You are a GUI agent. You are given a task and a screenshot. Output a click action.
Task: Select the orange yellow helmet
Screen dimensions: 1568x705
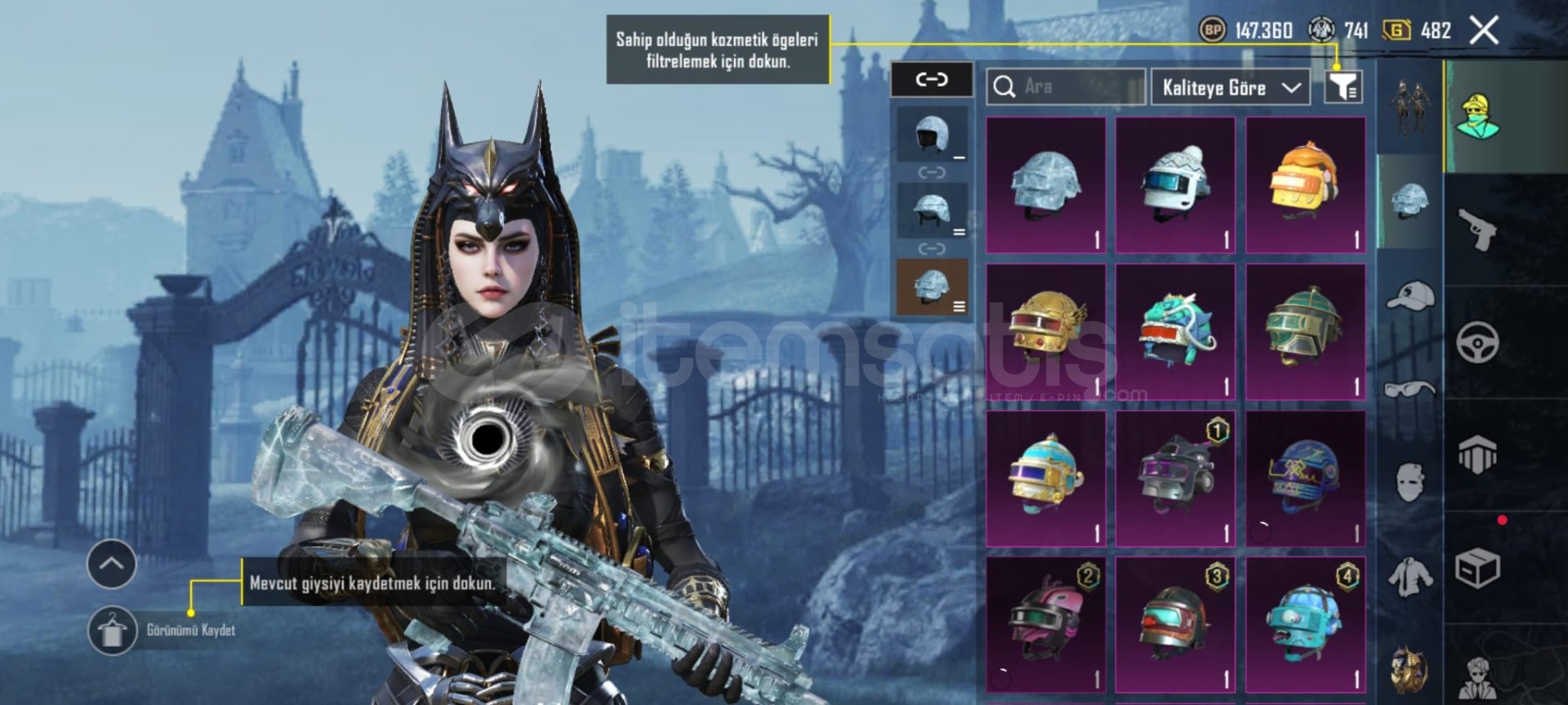tap(1305, 185)
